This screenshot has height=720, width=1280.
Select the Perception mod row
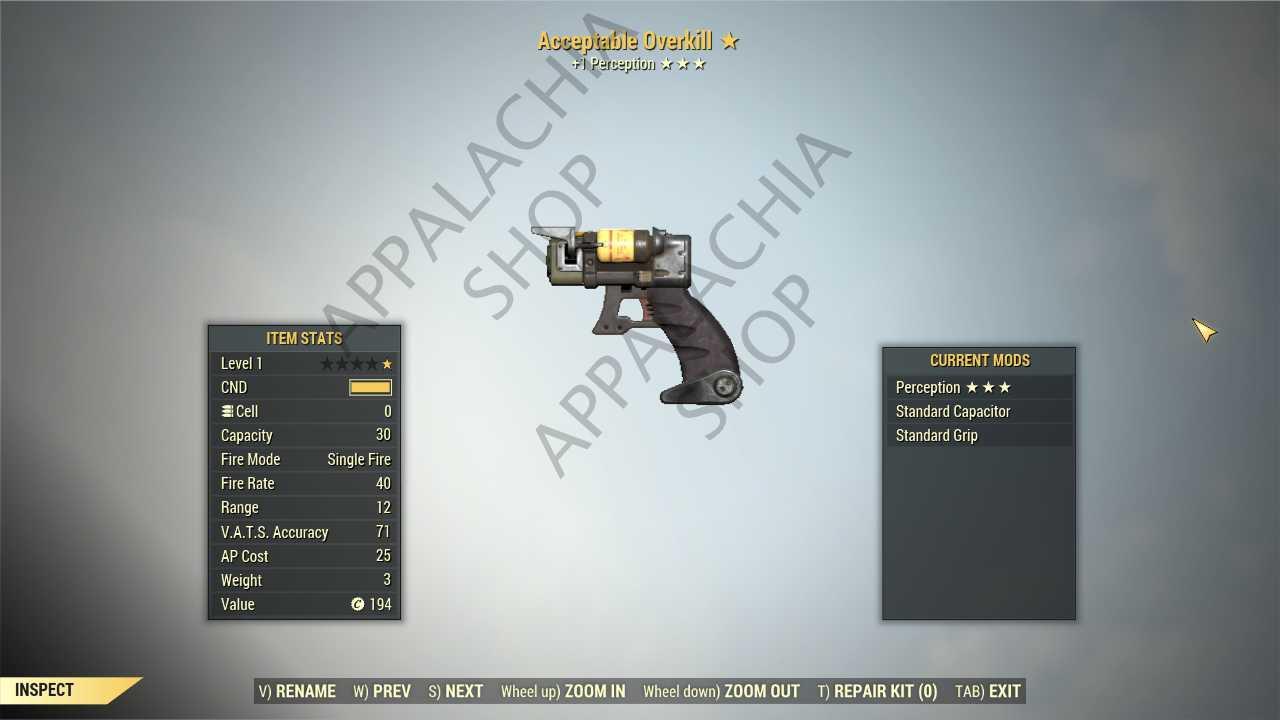[x=978, y=387]
